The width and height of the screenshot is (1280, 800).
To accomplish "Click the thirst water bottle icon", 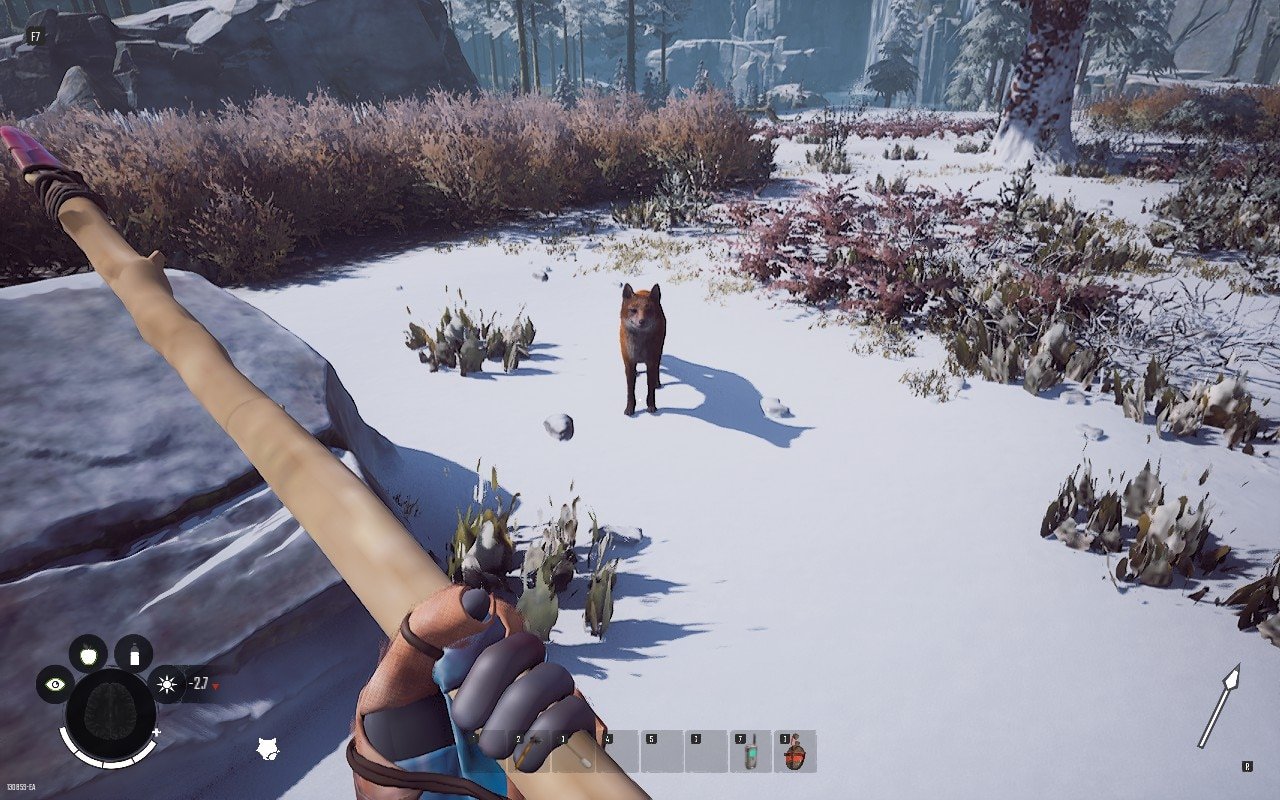I will (x=133, y=654).
